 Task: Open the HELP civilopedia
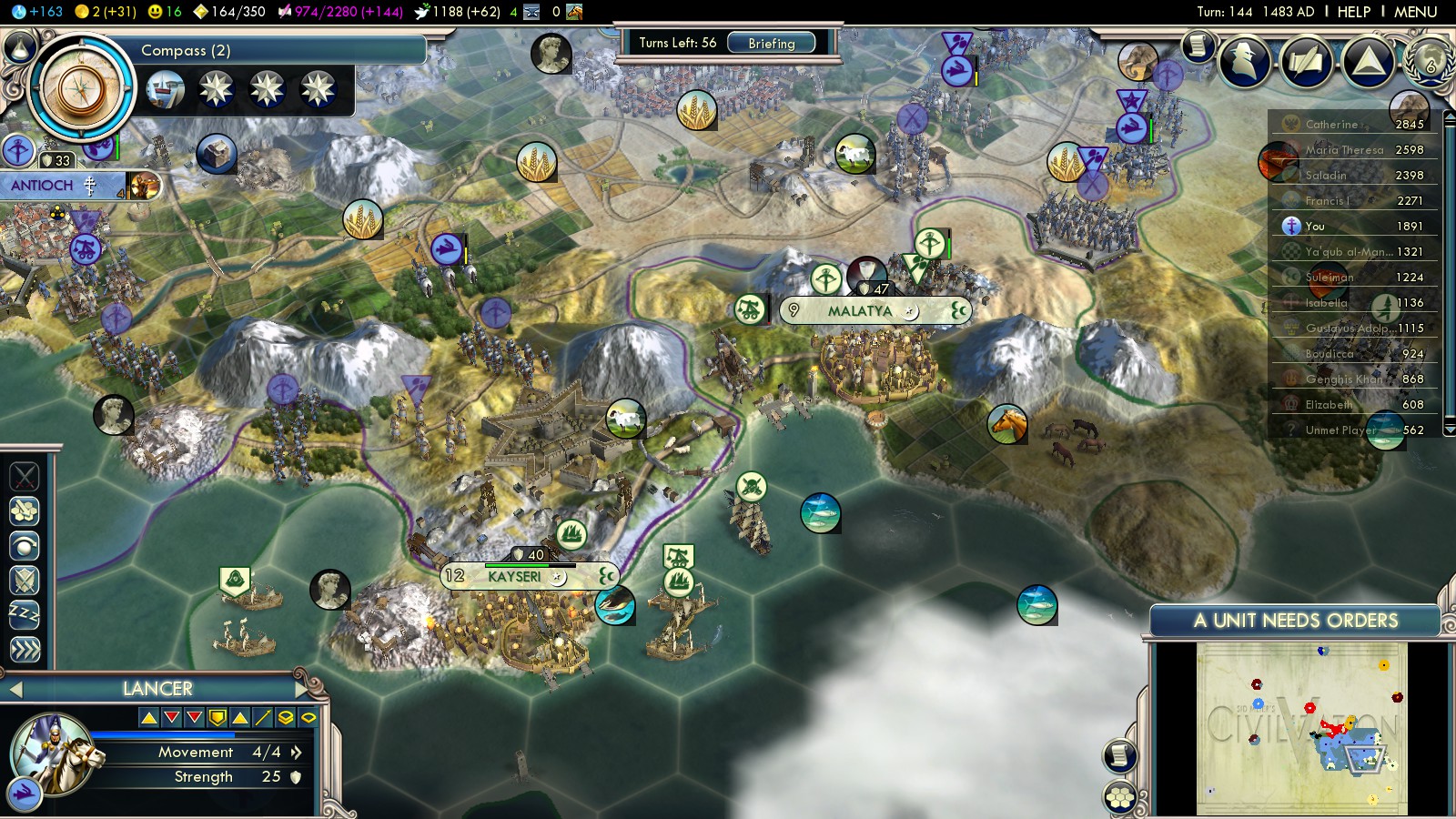pyautogui.click(x=1353, y=12)
